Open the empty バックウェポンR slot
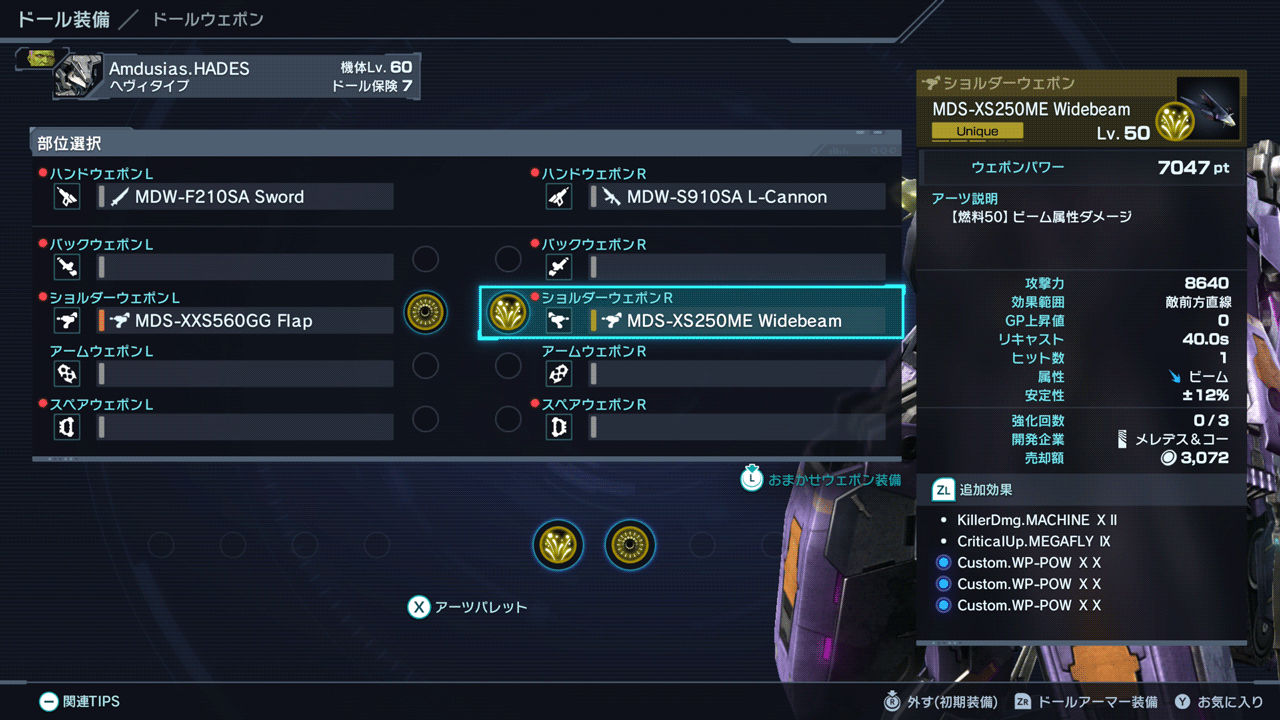This screenshot has width=1280, height=720. click(737, 267)
